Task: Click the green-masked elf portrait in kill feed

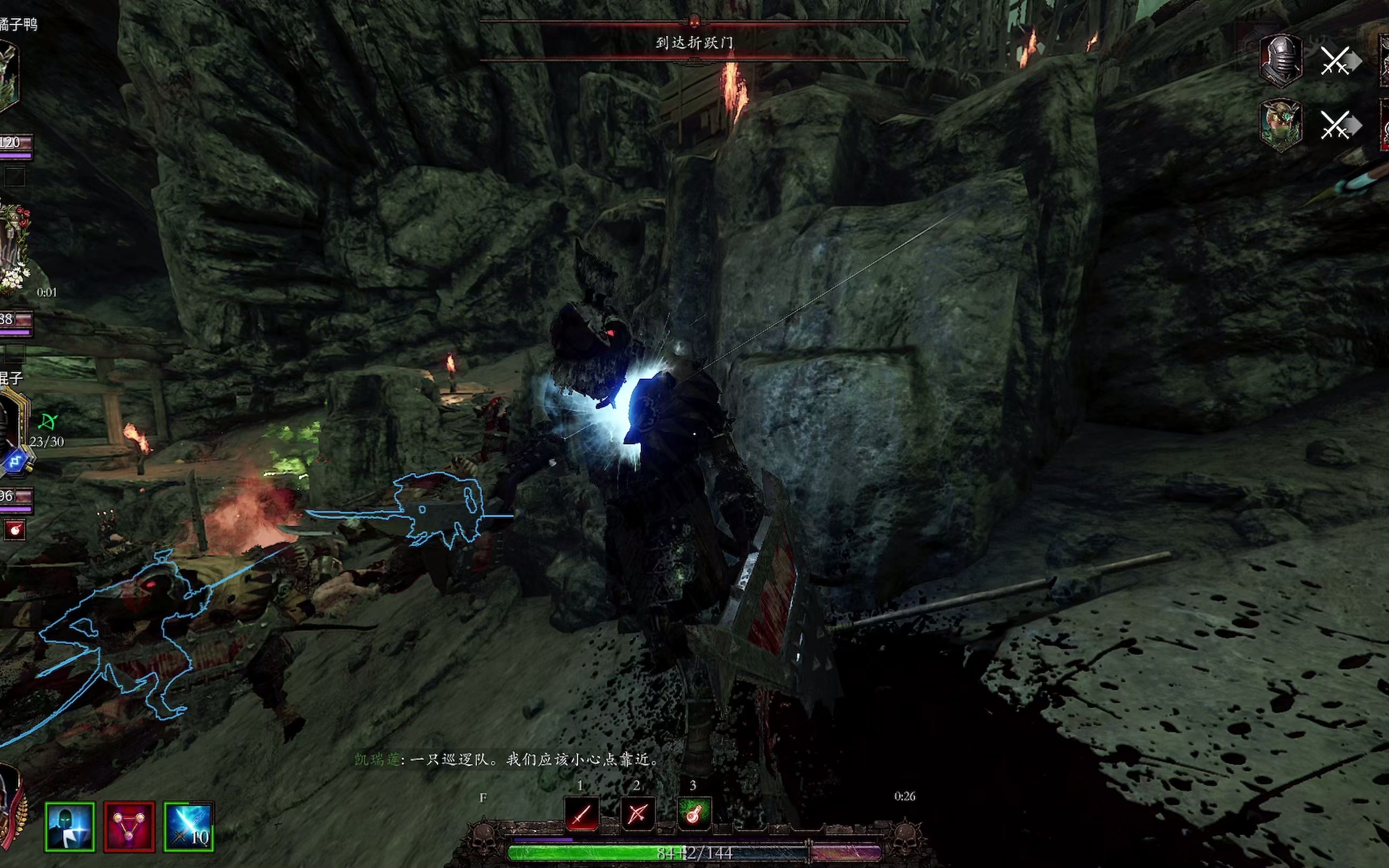Action: click(1281, 124)
